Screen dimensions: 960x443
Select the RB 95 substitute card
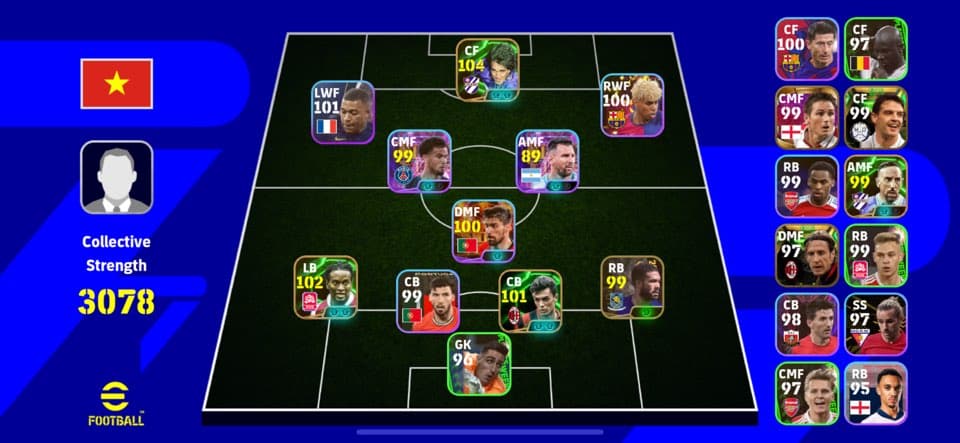[875, 394]
